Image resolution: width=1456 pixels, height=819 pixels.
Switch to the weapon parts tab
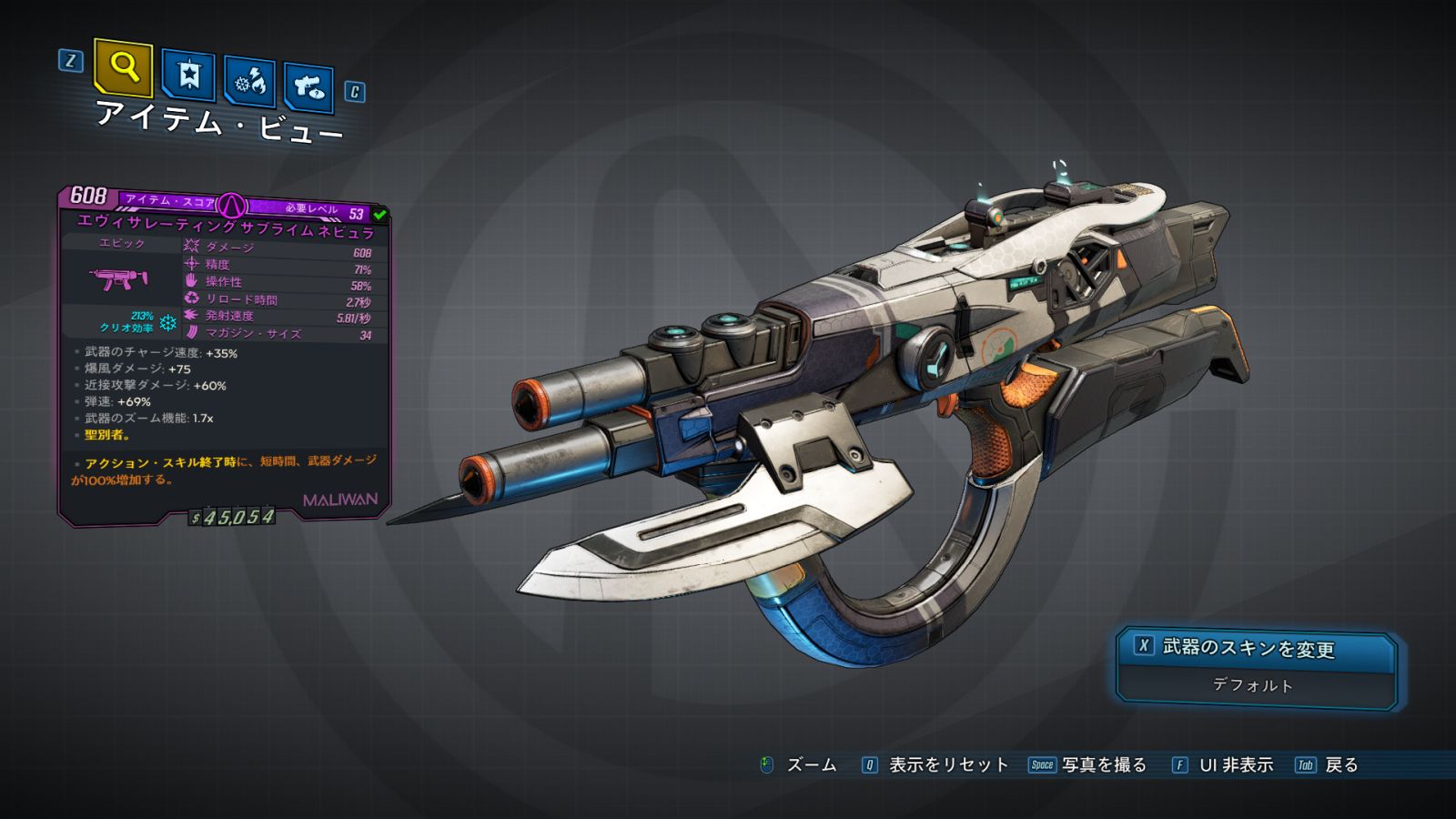tap(308, 86)
